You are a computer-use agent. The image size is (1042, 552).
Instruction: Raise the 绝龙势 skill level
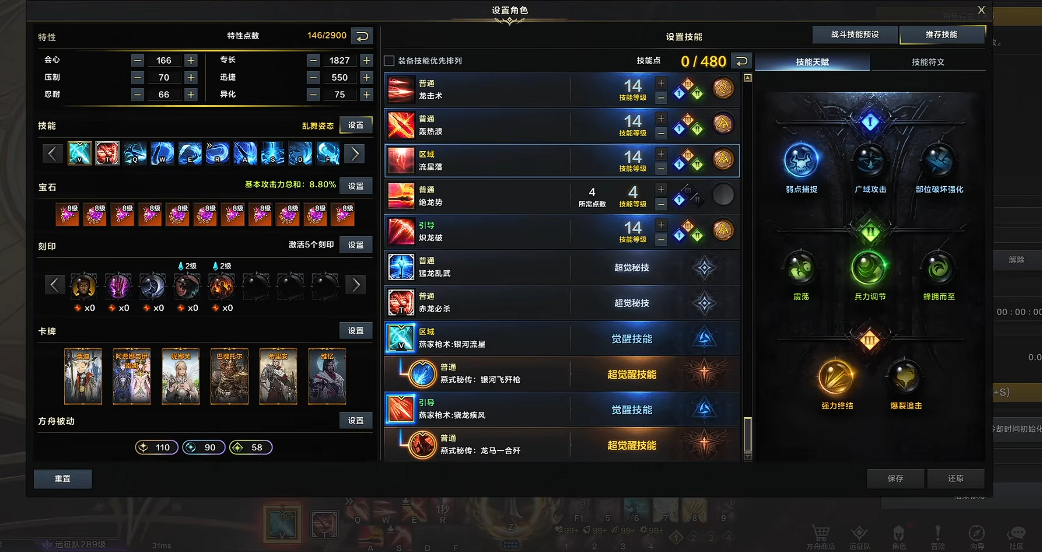tap(661, 188)
